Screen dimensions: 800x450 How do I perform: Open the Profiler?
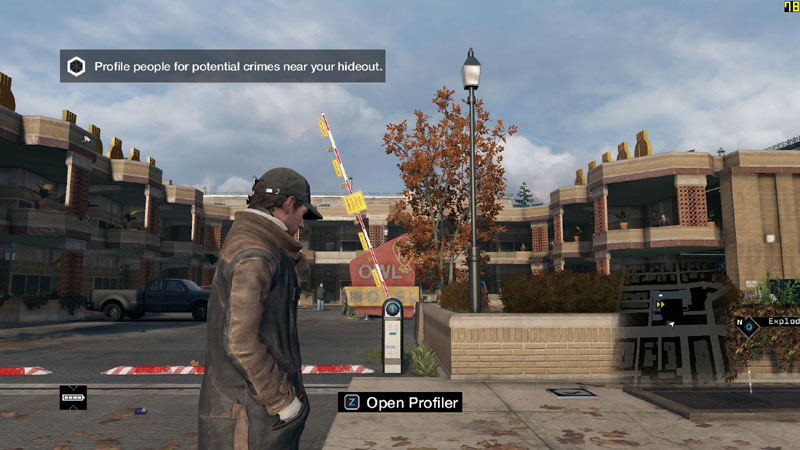(x=402, y=403)
